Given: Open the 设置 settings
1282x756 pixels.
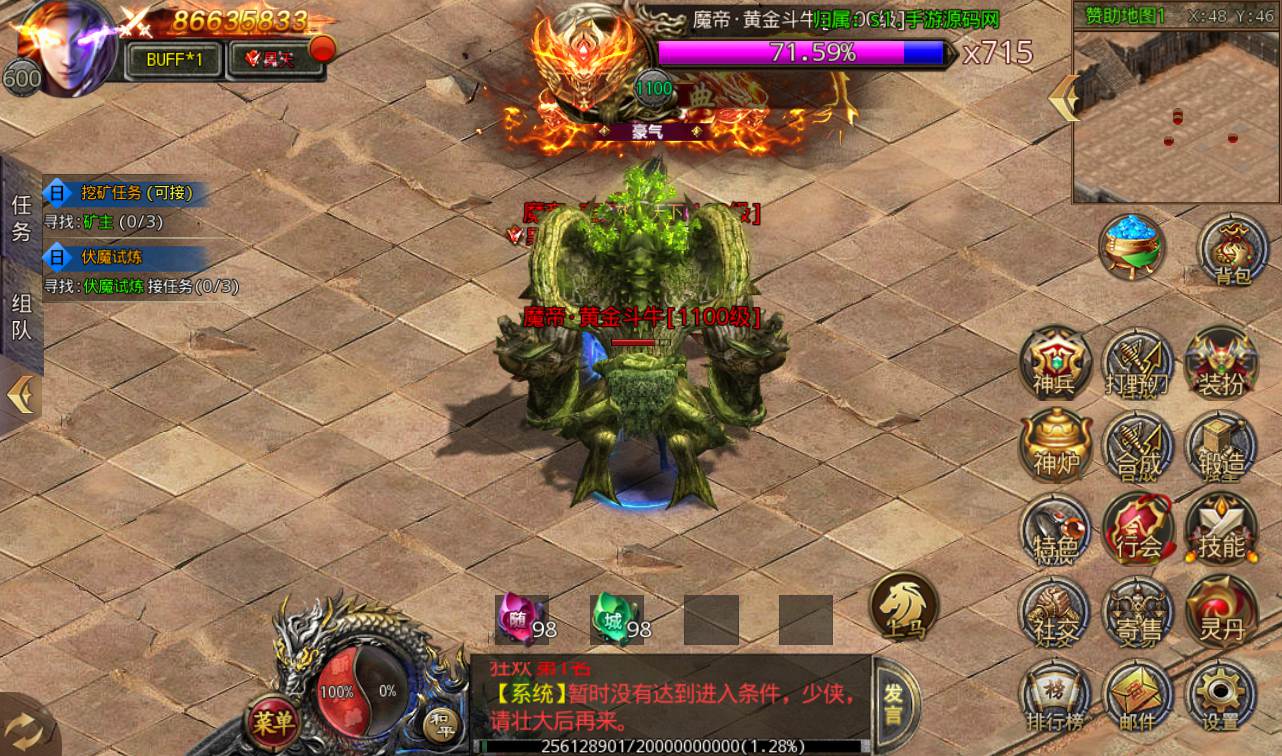Looking at the screenshot, I should [x=1220, y=696].
